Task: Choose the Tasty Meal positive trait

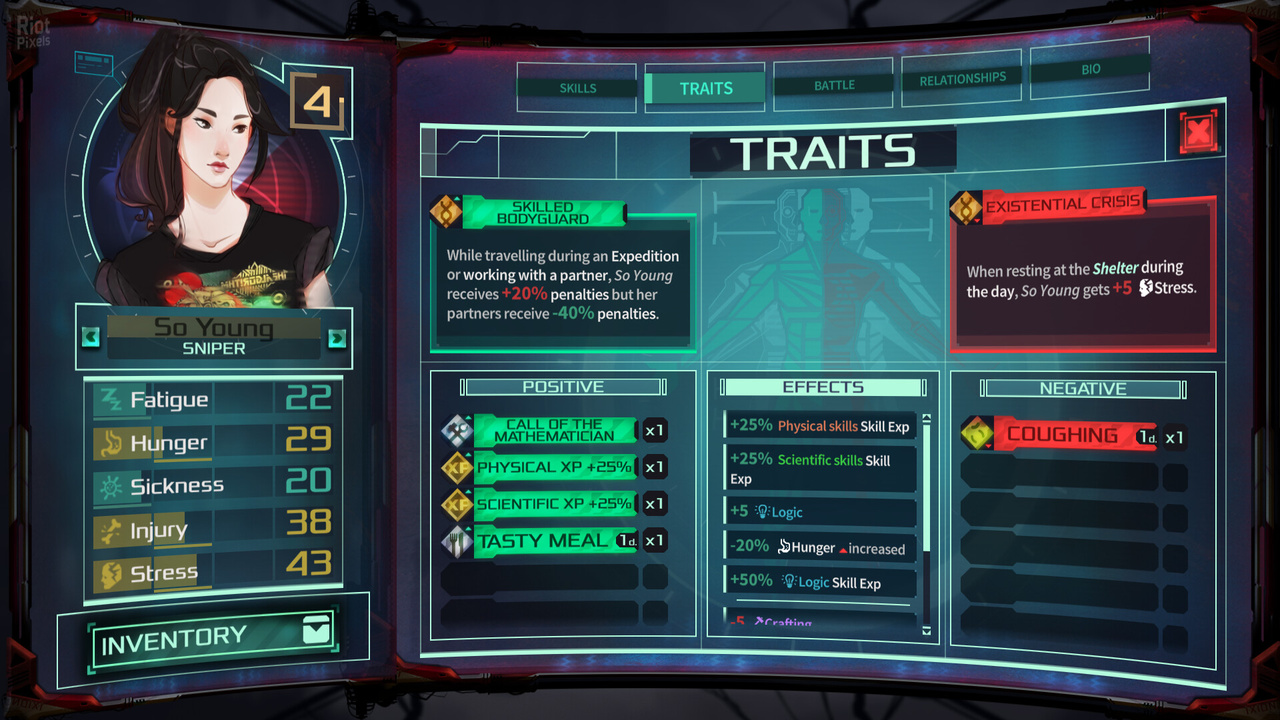Action: click(x=553, y=541)
